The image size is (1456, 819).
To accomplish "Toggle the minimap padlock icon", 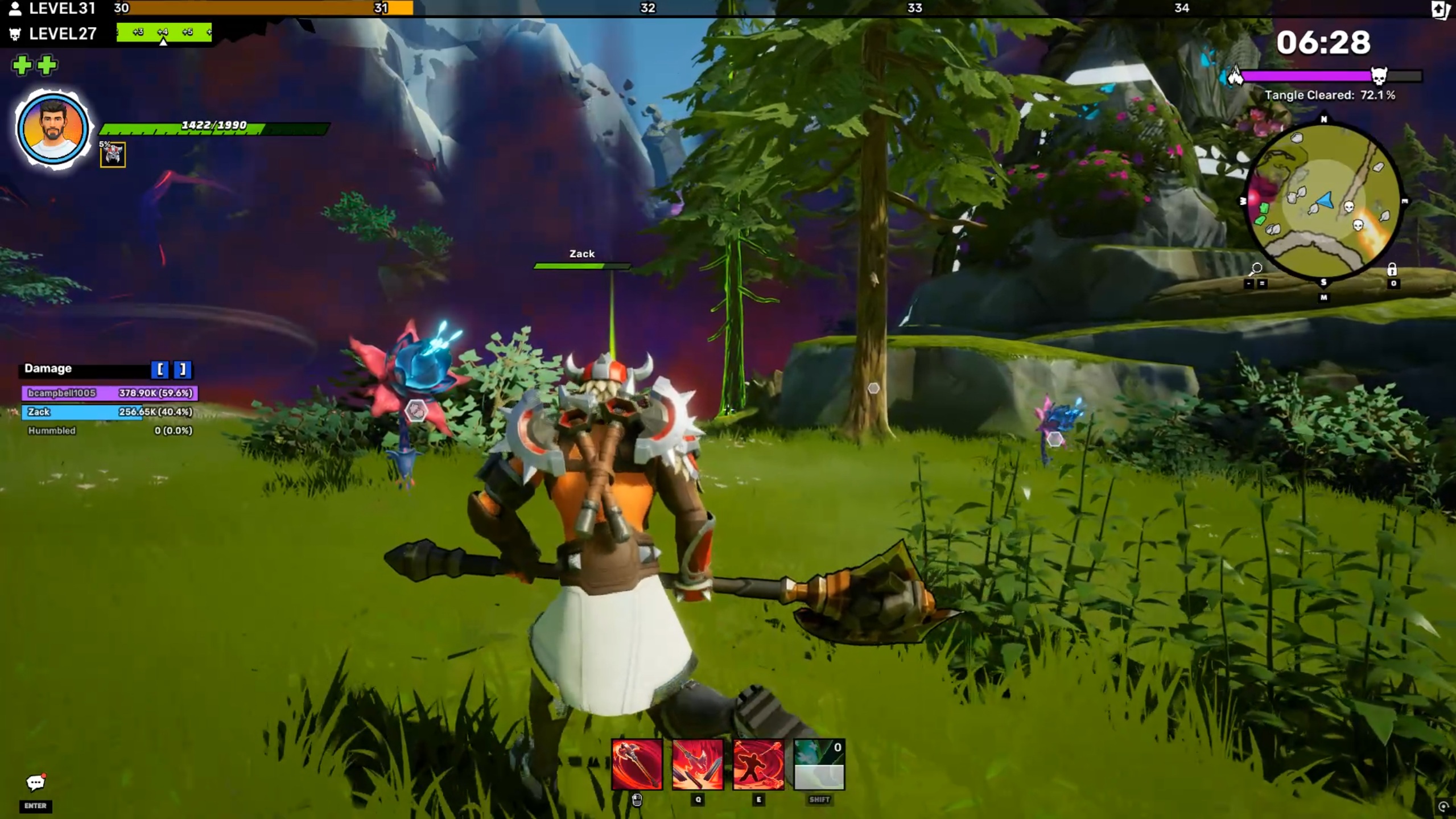I will (x=1392, y=269).
